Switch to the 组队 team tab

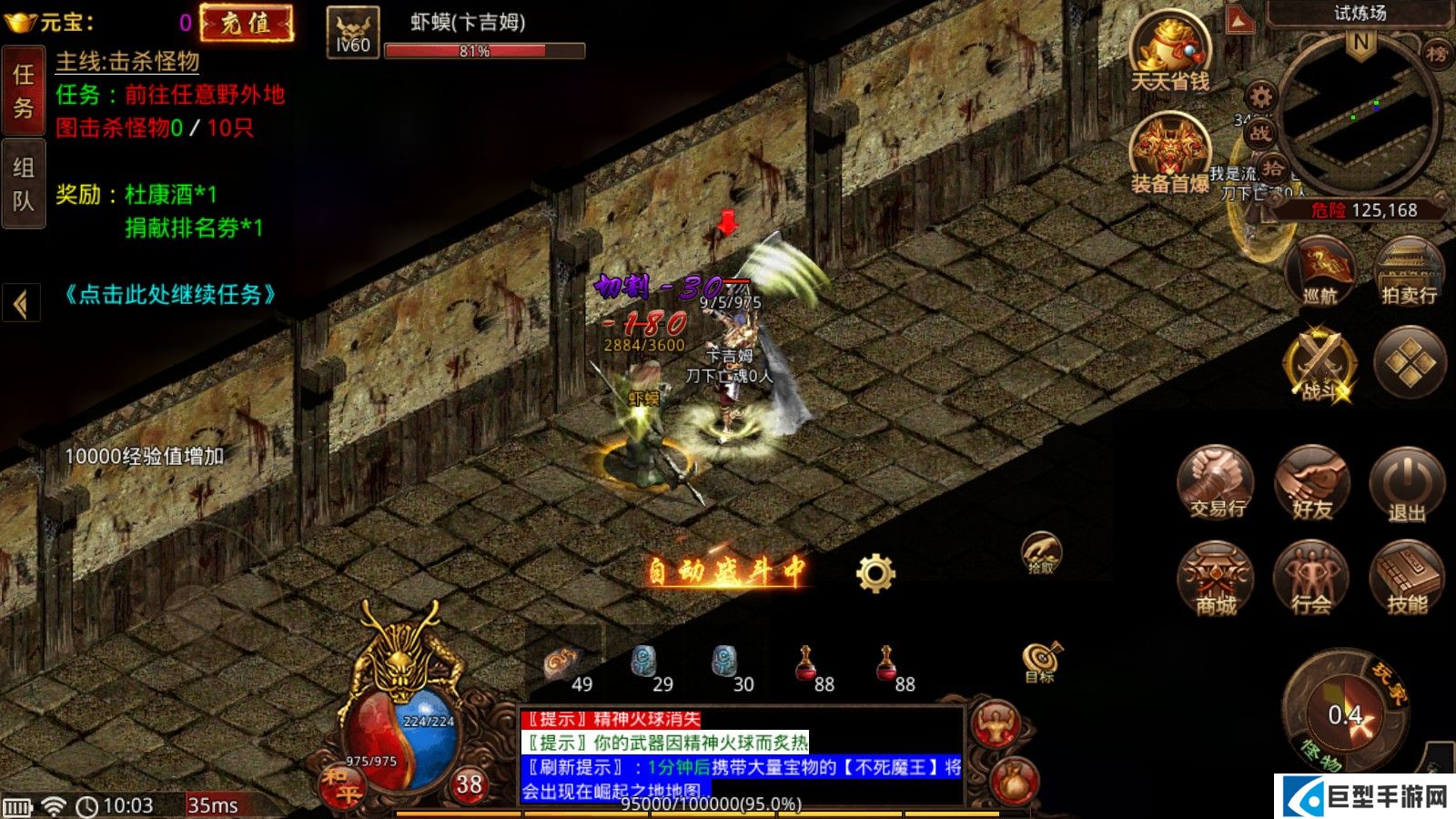[x=24, y=183]
